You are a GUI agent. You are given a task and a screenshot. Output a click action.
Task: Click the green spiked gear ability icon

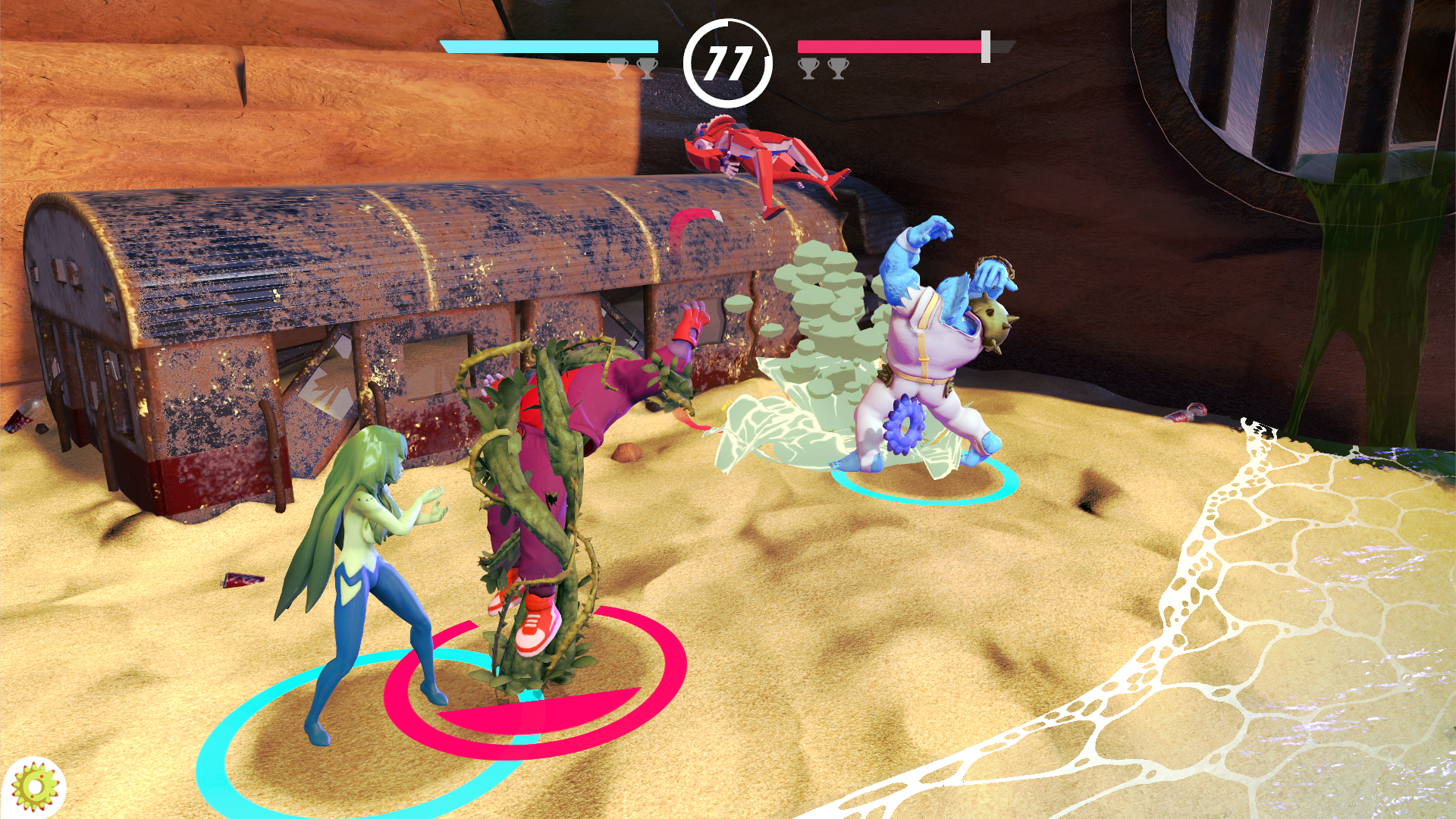[x=35, y=787]
